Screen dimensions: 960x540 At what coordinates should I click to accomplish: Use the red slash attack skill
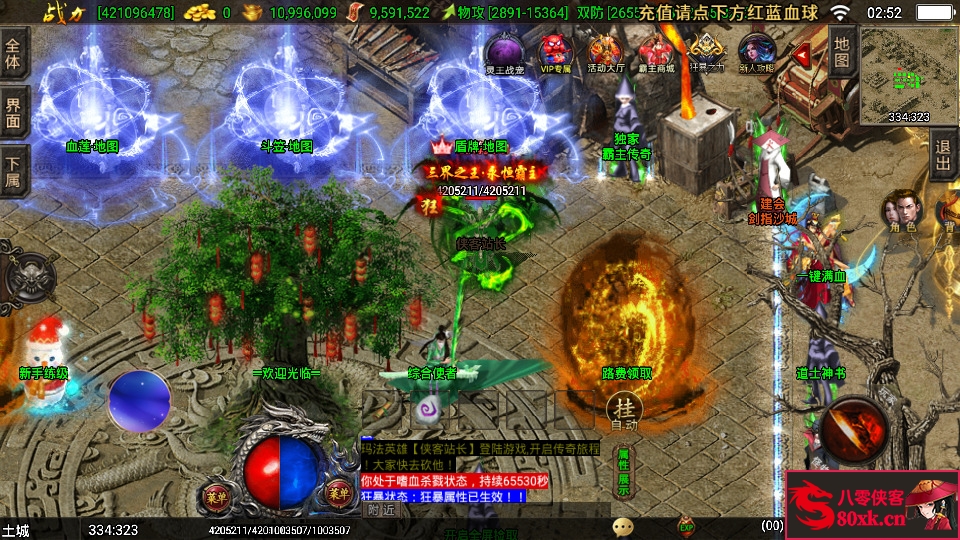coord(853,429)
